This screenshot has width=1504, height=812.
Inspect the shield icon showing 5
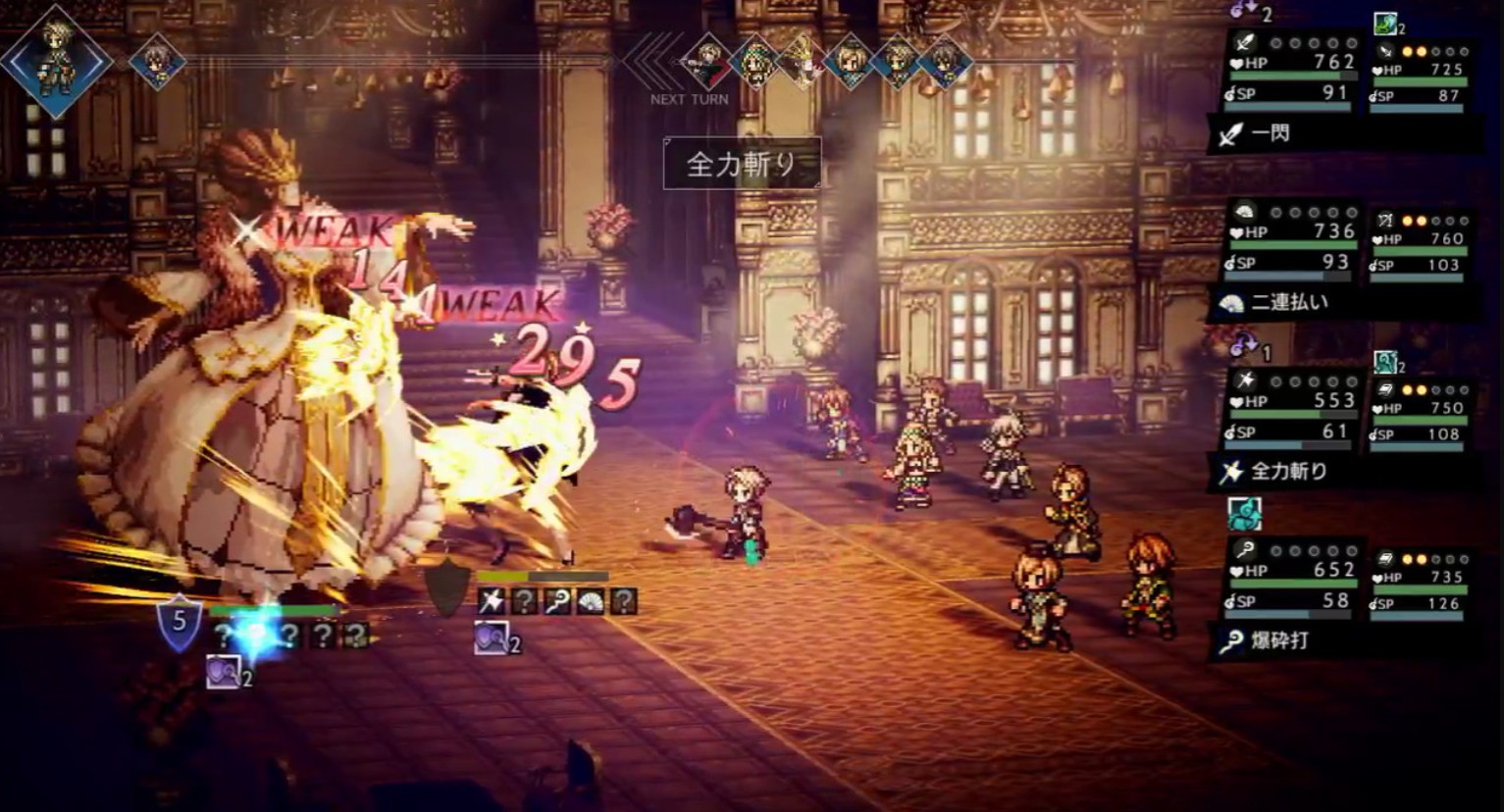[179, 621]
